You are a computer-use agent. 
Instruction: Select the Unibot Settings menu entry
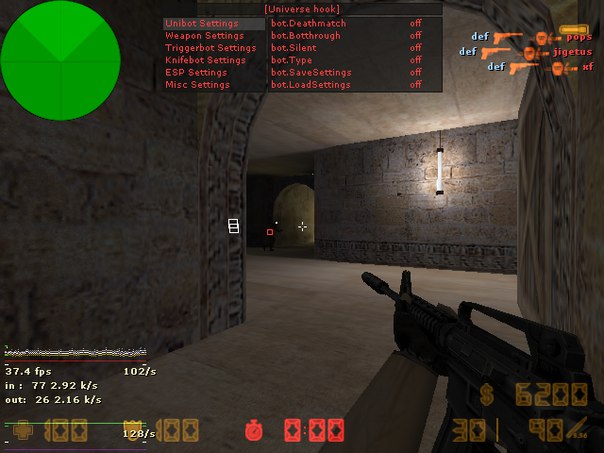pyautogui.click(x=201, y=23)
